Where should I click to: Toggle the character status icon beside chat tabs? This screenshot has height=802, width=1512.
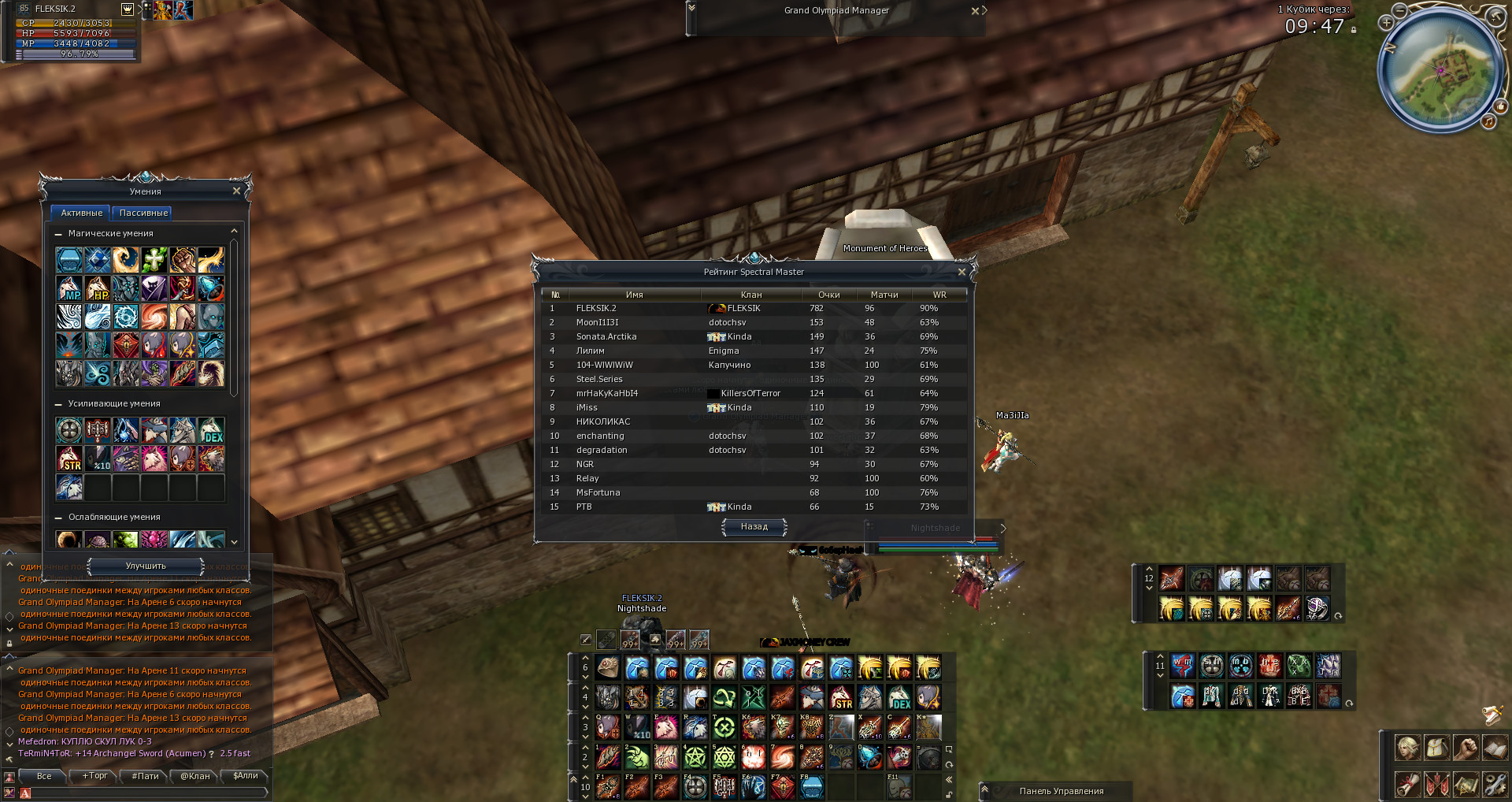point(9,778)
